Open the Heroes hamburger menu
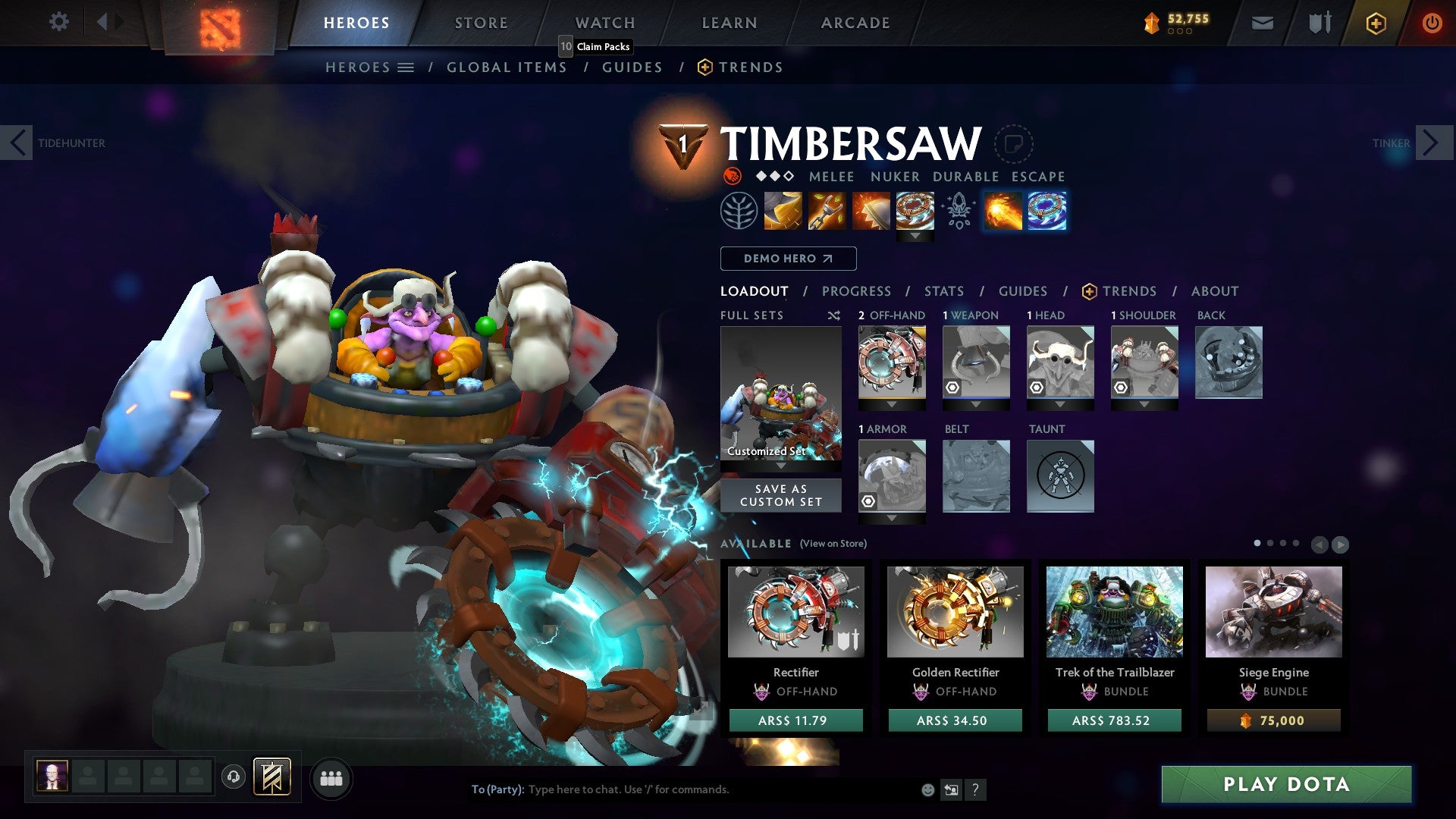 click(406, 67)
